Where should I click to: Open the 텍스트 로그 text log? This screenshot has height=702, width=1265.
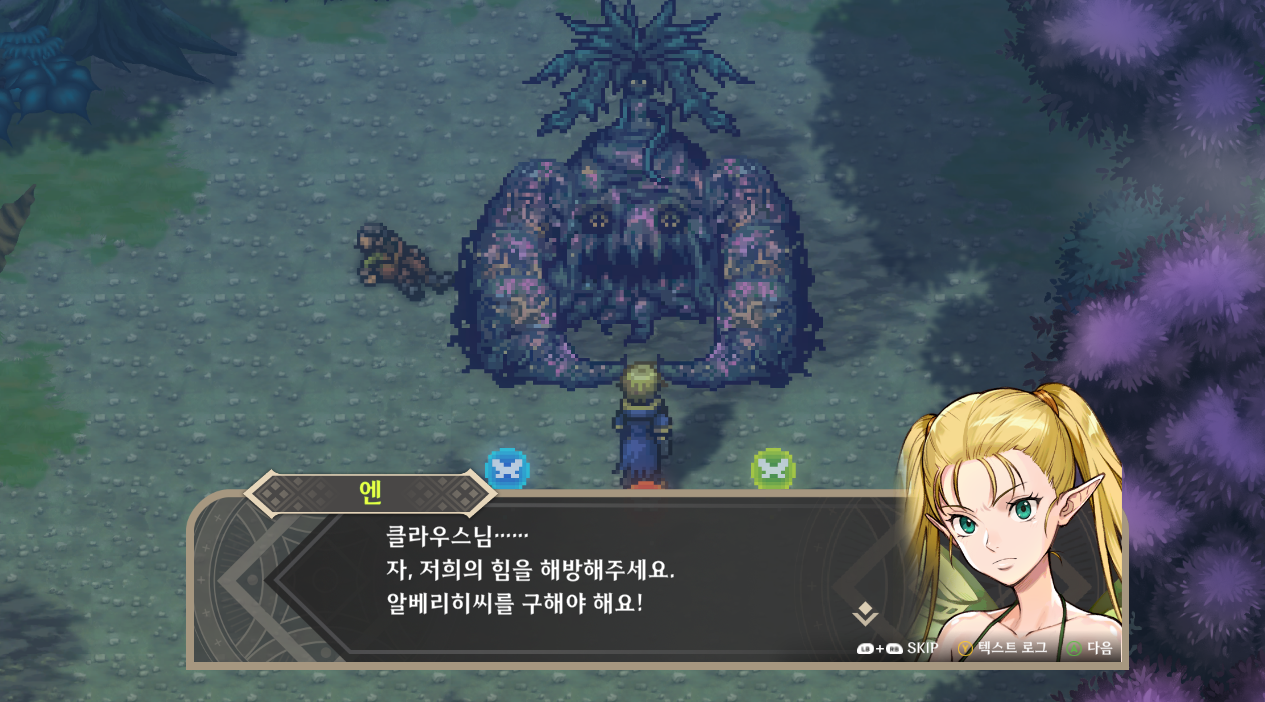[1012, 649]
